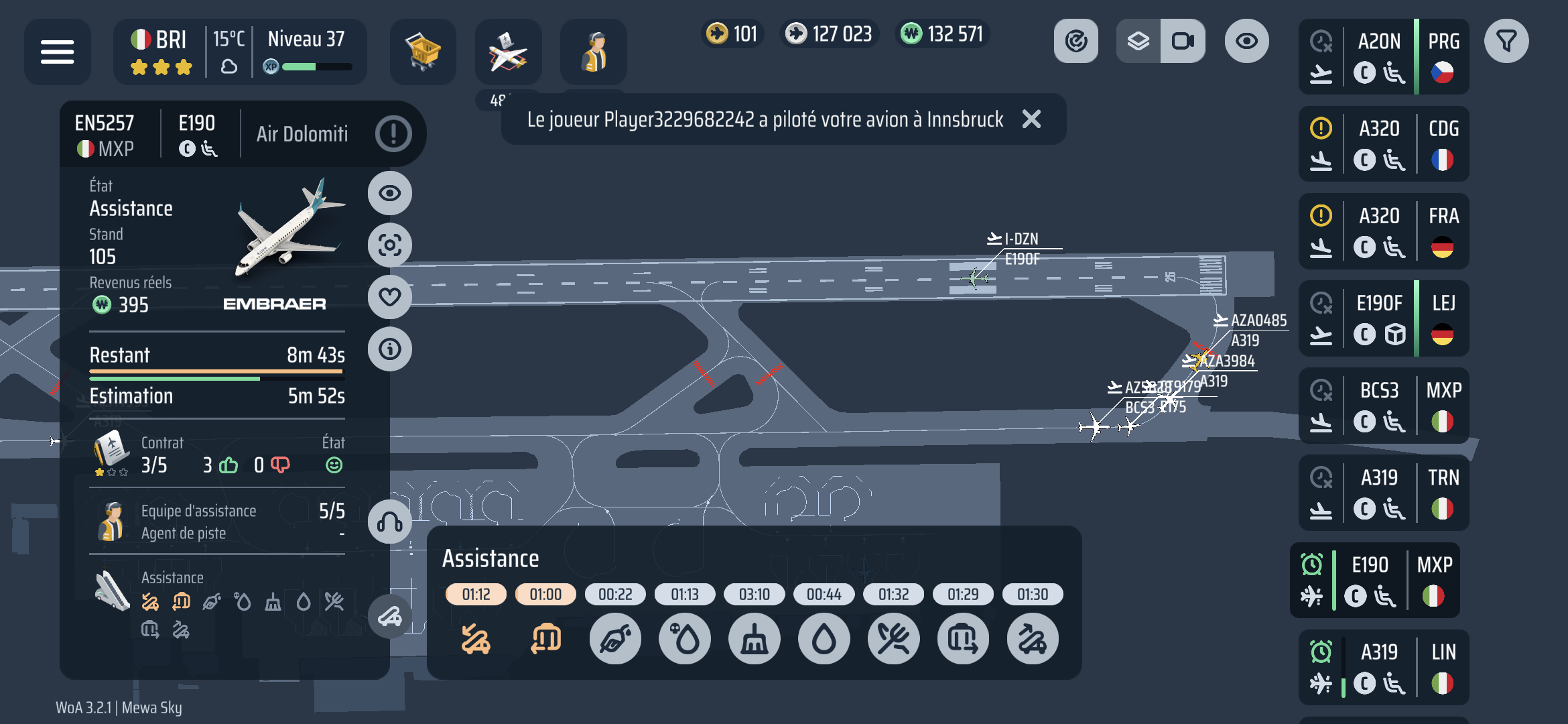The image size is (1568, 724).
Task: Close the Innsbruck notification banner
Action: (1031, 119)
